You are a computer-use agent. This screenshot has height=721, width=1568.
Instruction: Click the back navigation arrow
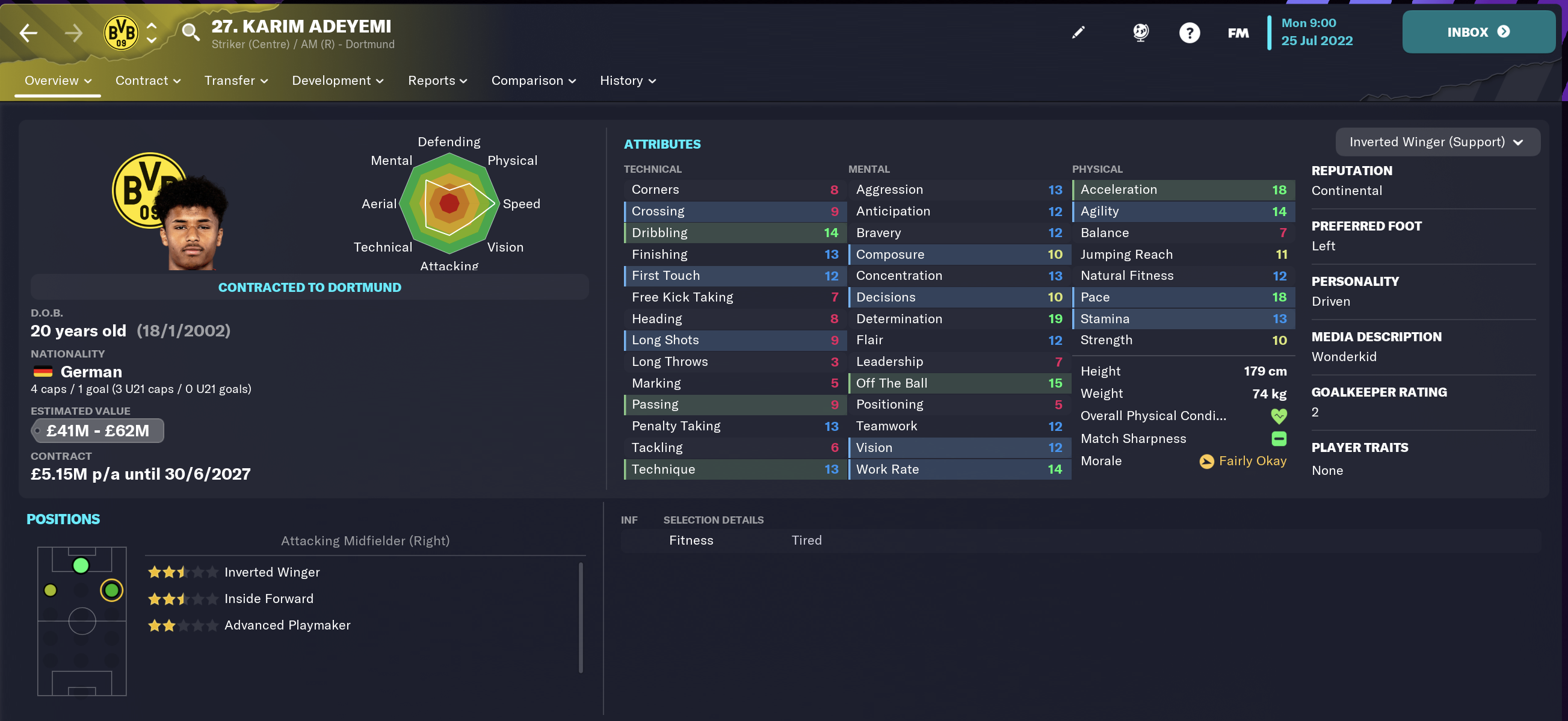click(x=28, y=32)
